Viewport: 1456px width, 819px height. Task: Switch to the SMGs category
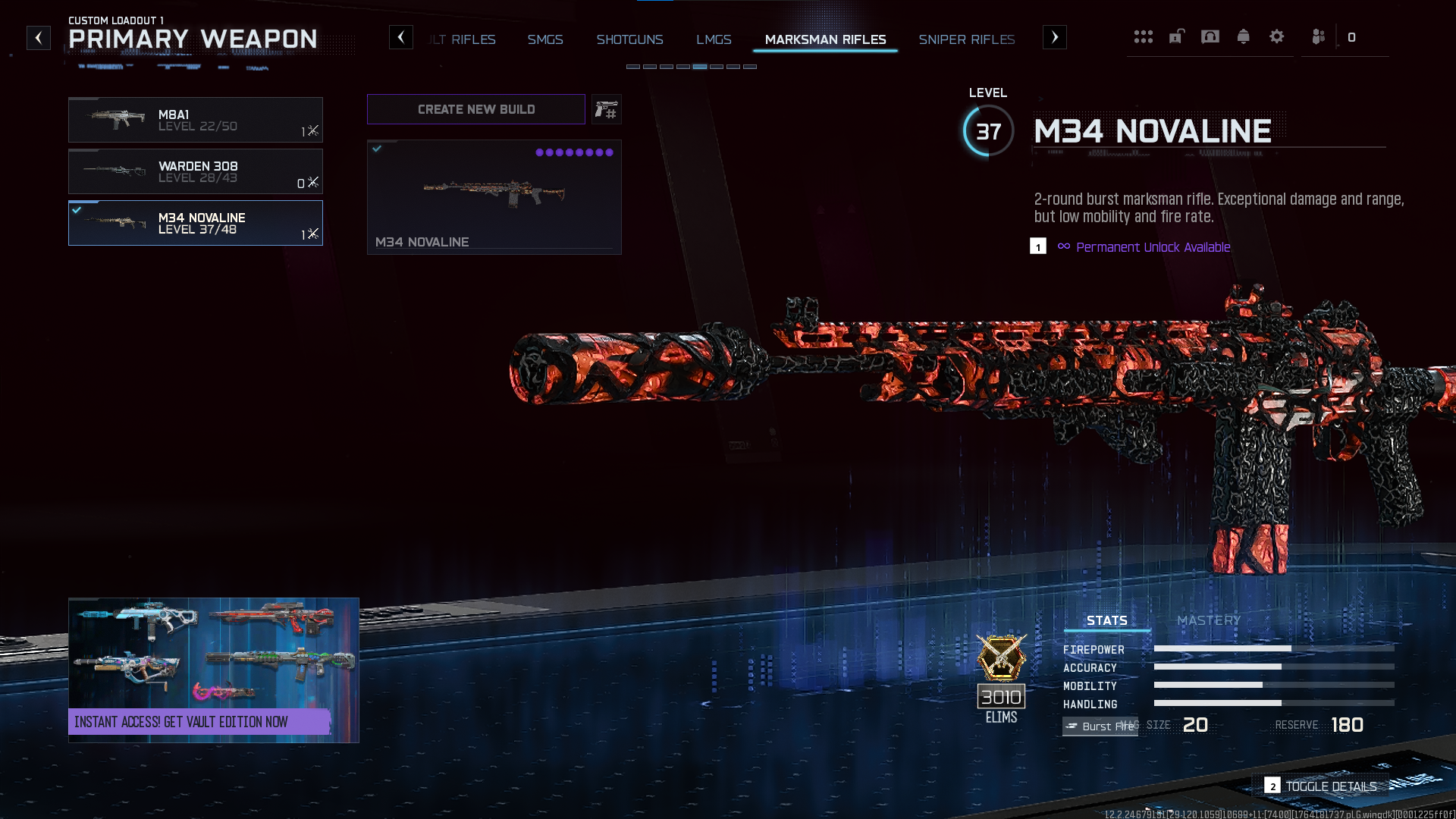(x=545, y=39)
